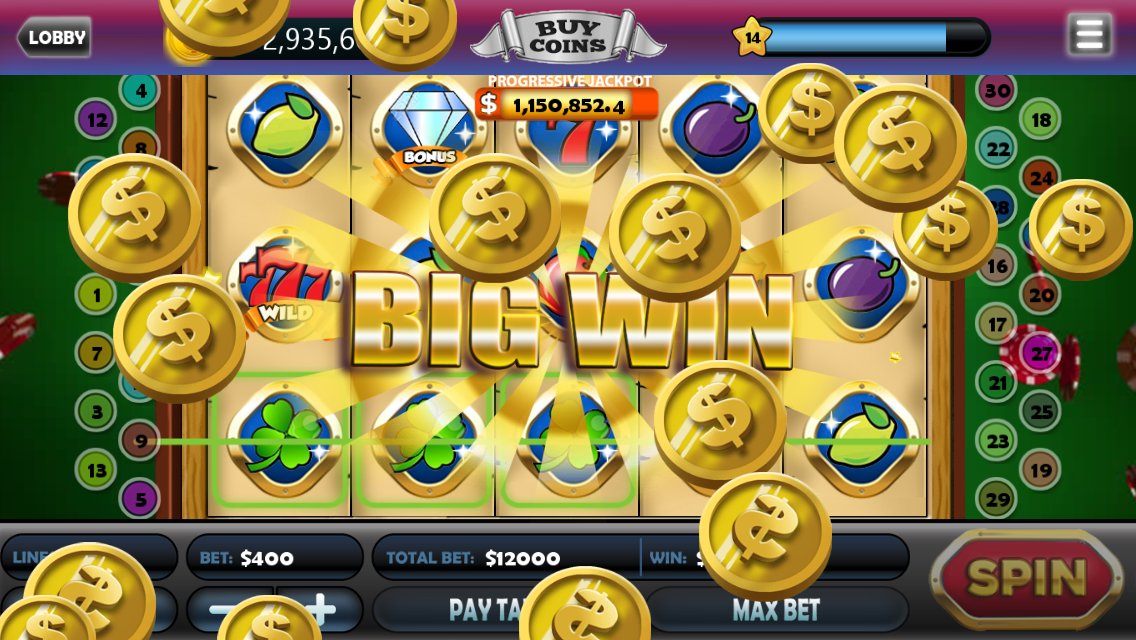1136x640 pixels.
Task: Choose payline 30 indicator
Action: pyautogui.click(x=997, y=91)
